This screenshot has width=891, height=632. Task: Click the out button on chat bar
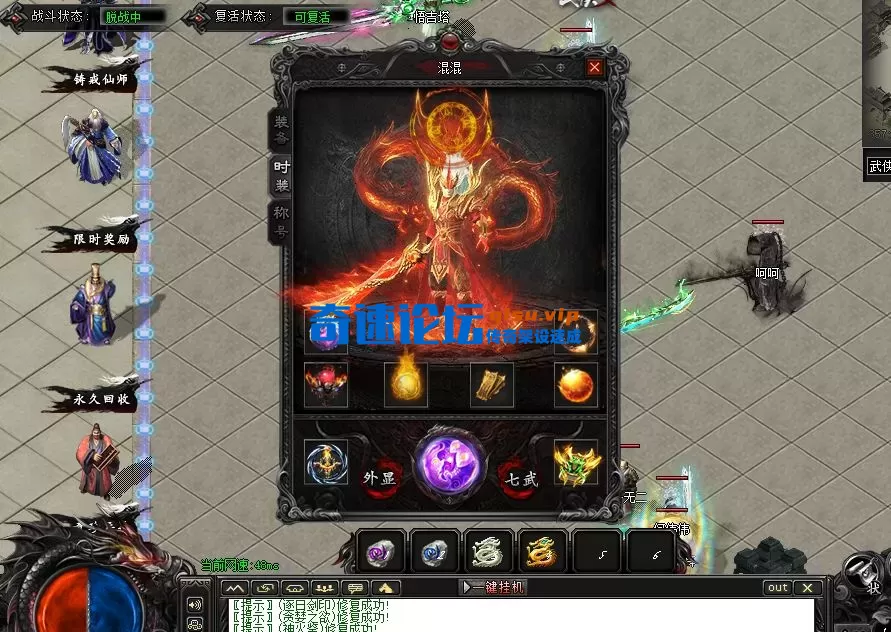778,588
